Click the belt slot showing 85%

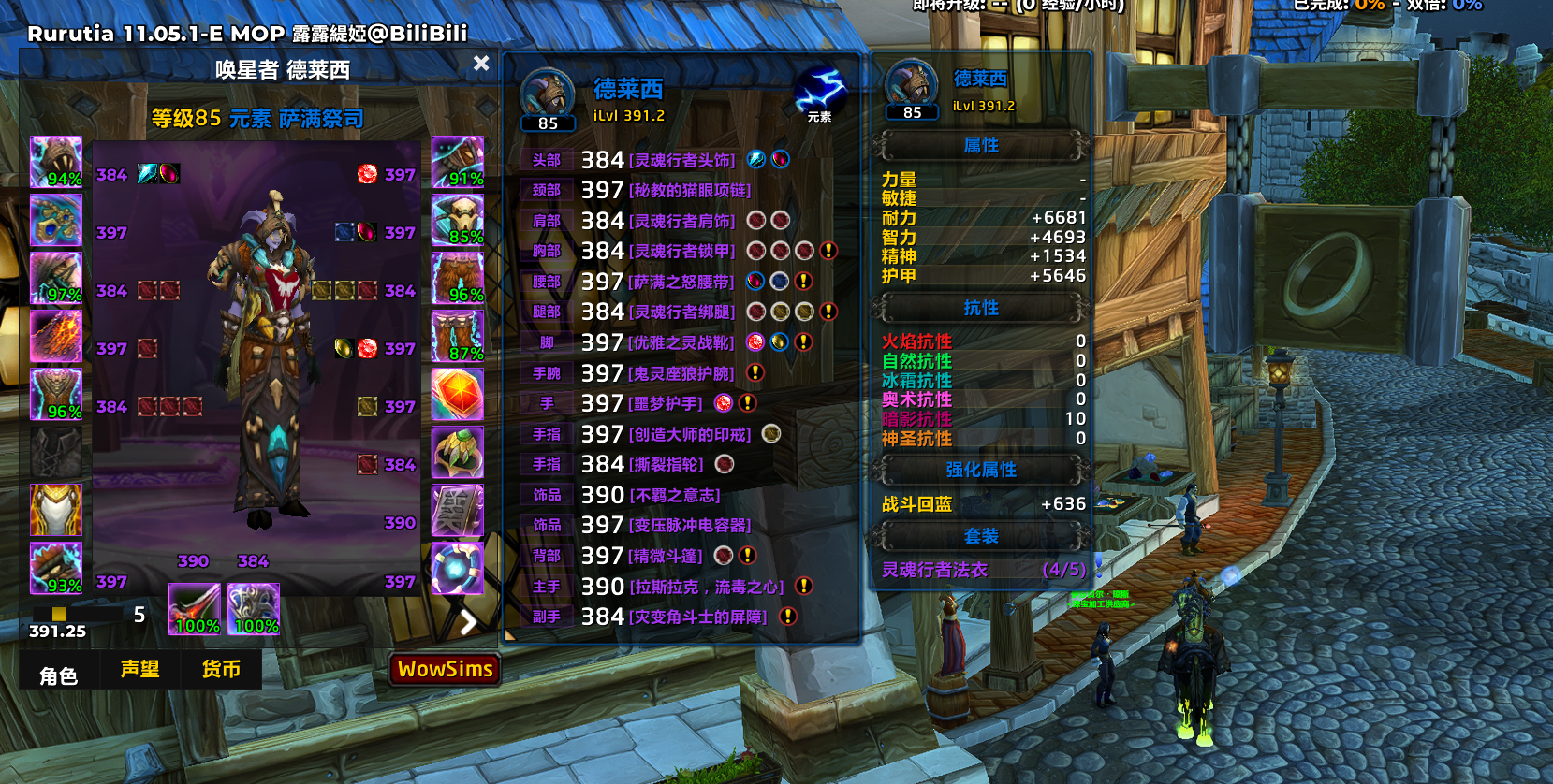pos(458,220)
